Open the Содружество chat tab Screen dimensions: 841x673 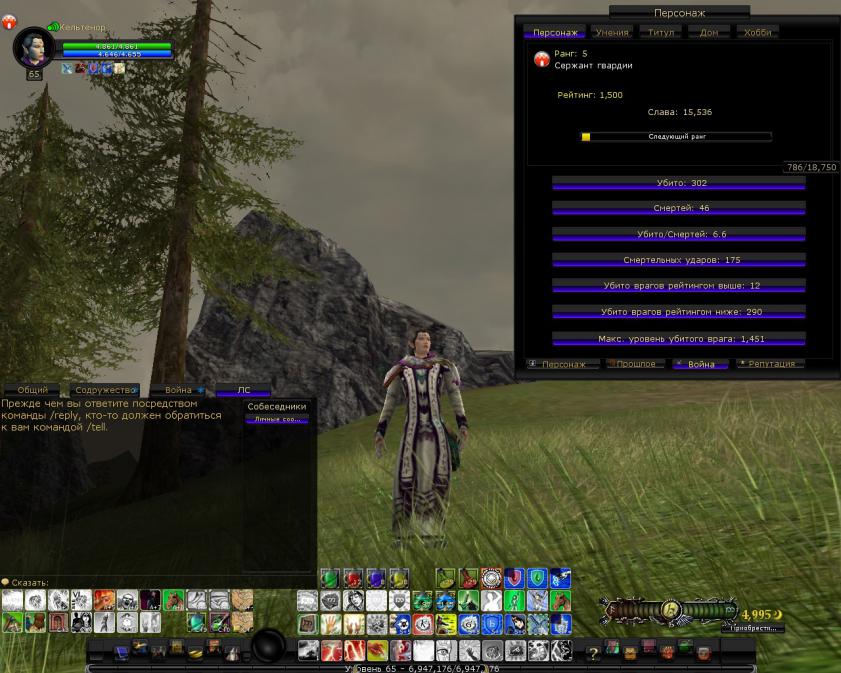click(103, 390)
